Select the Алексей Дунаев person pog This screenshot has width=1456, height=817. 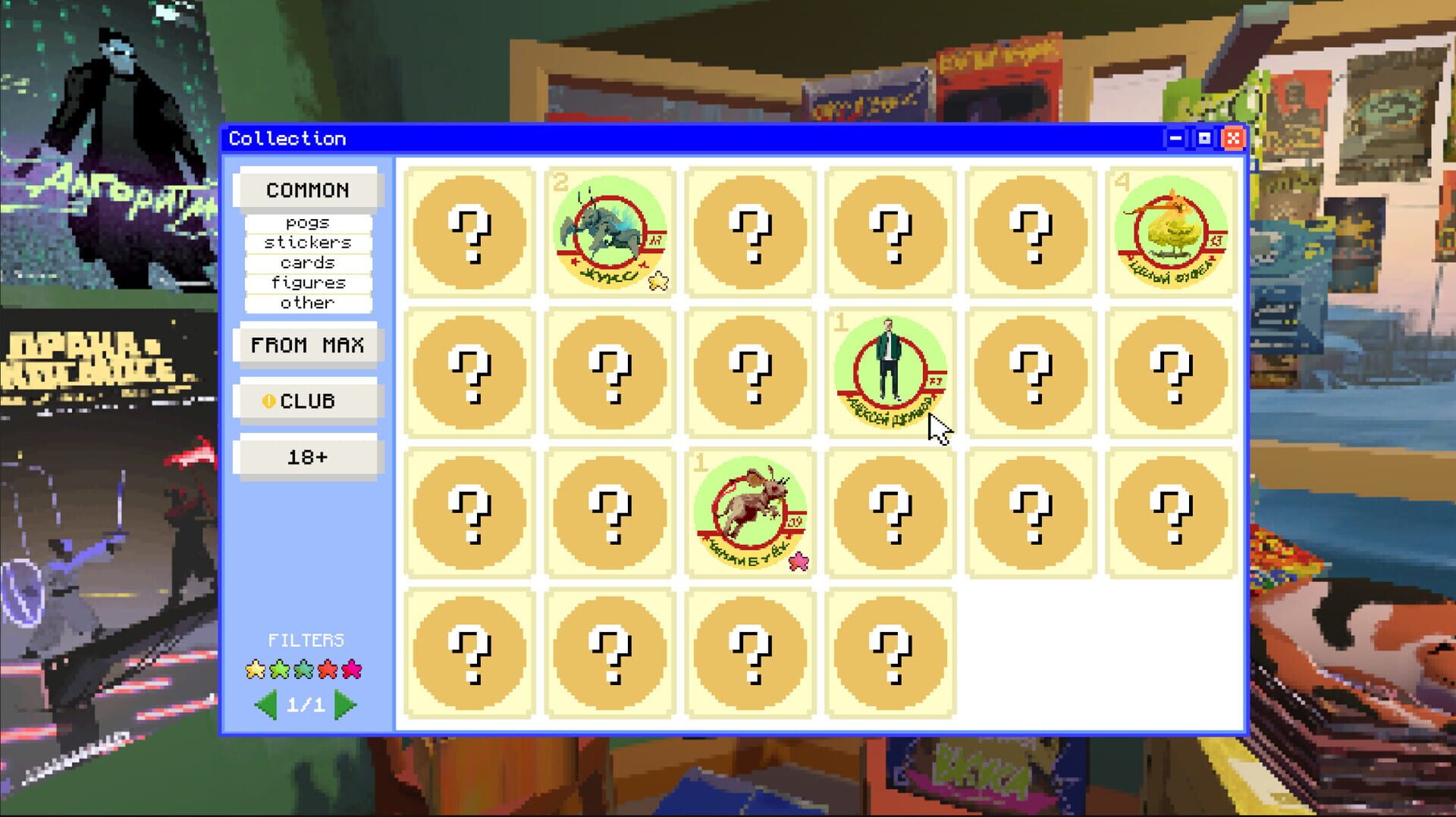[890, 373]
